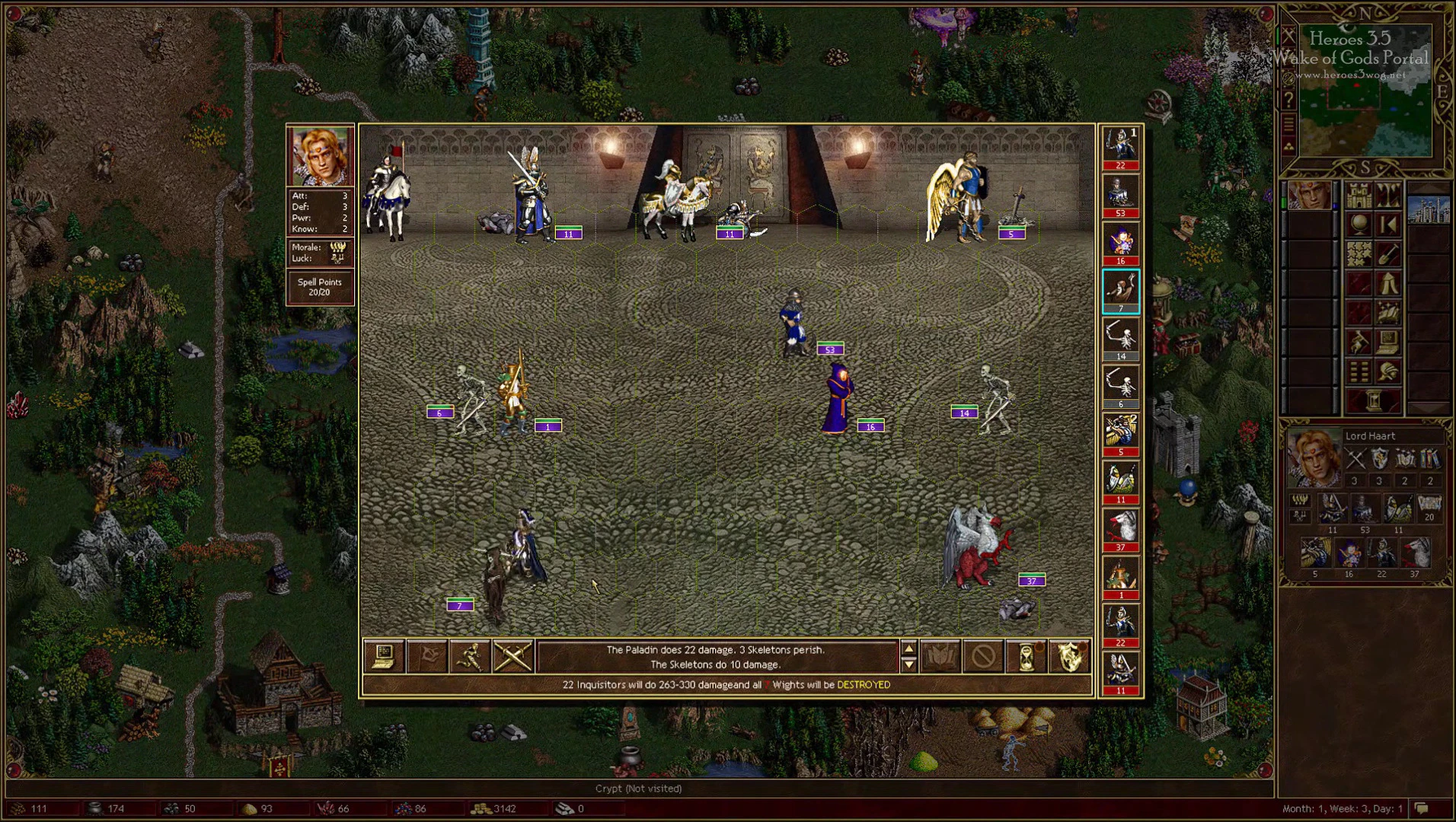Screen dimensions: 1456x822
Task: Open the puzzle map icon
Action: pos(1359,253)
